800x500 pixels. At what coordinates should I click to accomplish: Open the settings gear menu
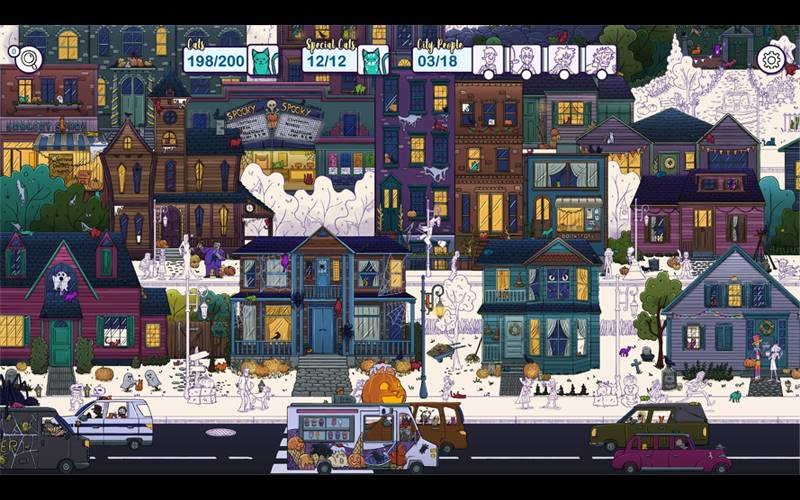click(770, 60)
